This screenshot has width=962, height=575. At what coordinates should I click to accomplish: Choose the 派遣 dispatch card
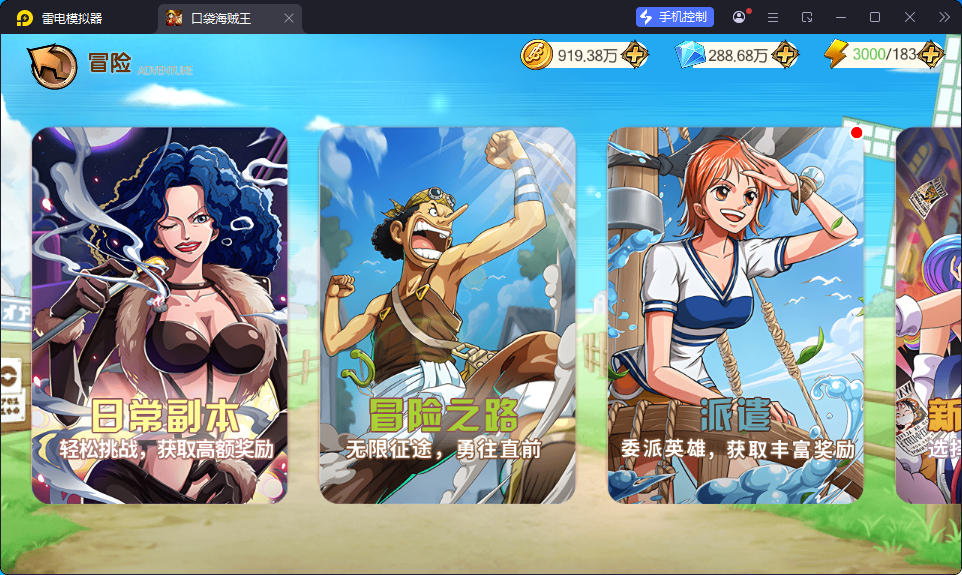pos(735,315)
